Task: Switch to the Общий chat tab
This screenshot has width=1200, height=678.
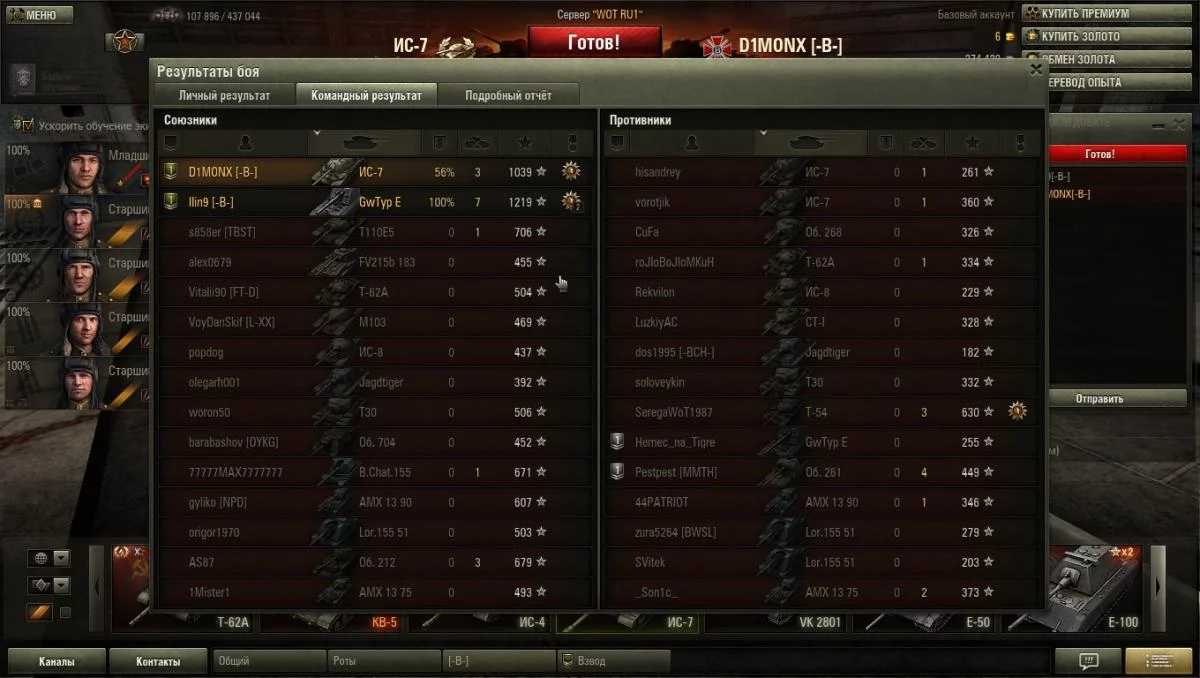Action: (x=268, y=661)
